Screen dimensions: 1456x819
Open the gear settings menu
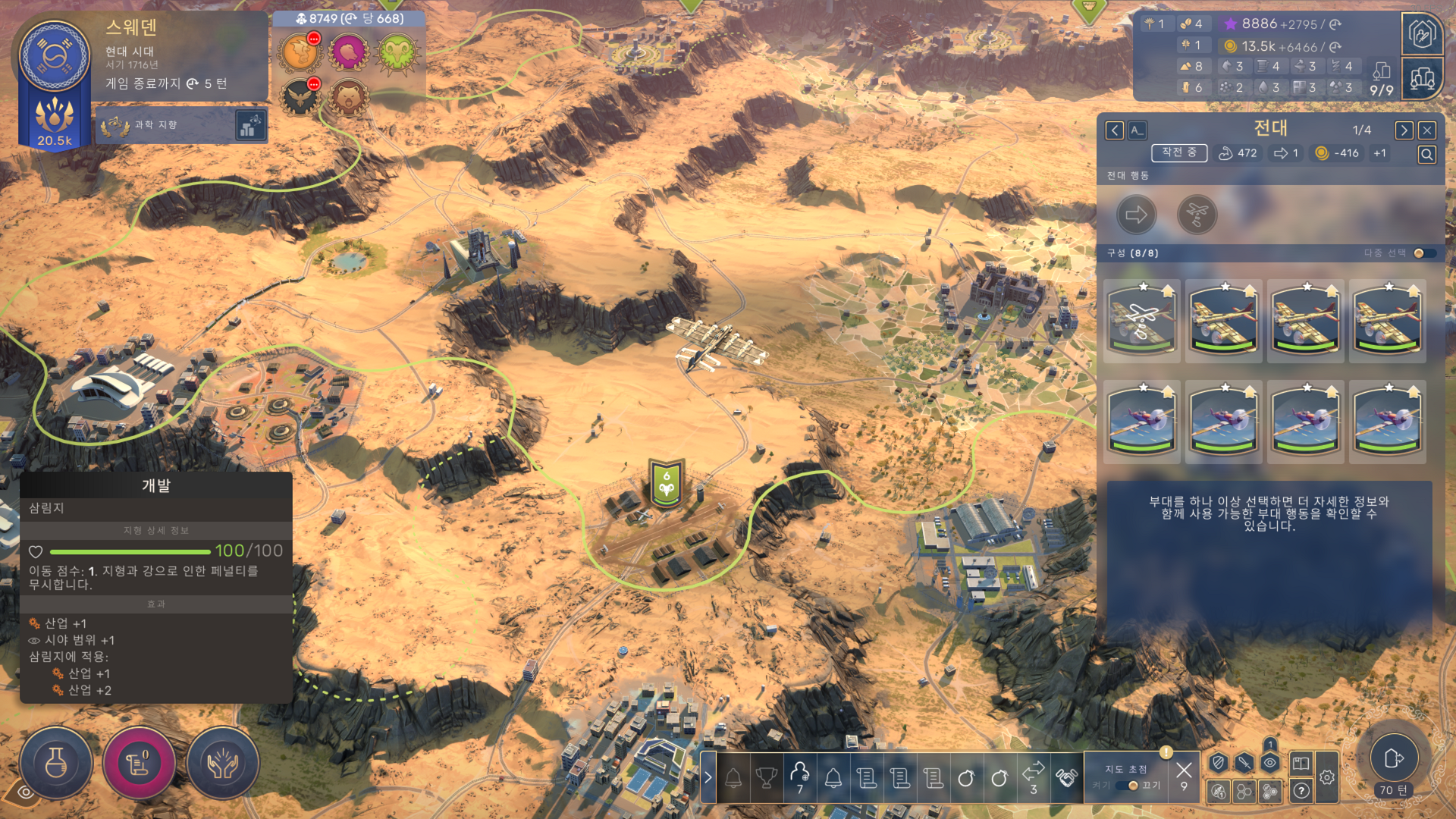coord(1326,777)
